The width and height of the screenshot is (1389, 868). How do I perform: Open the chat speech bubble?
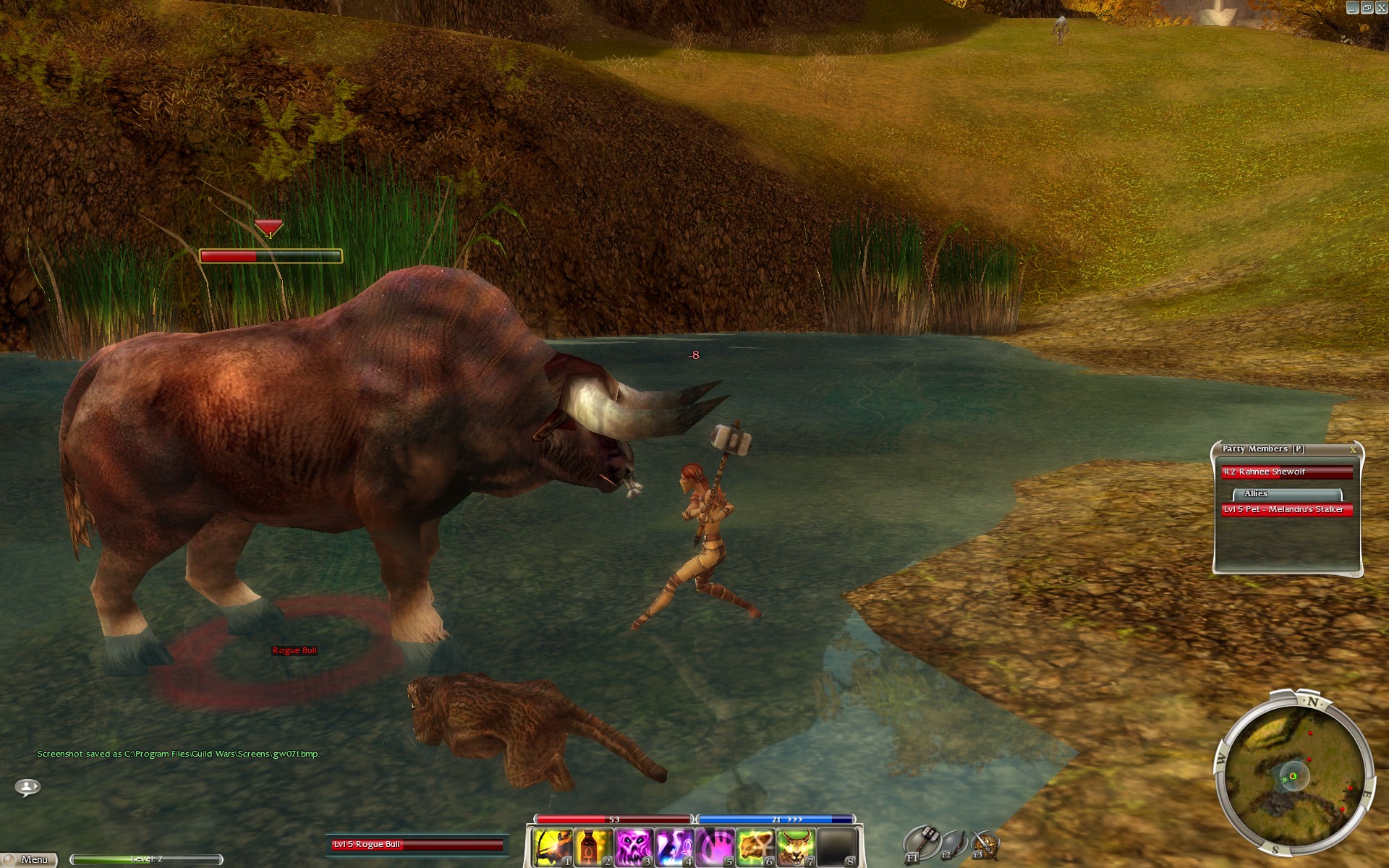point(27,786)
